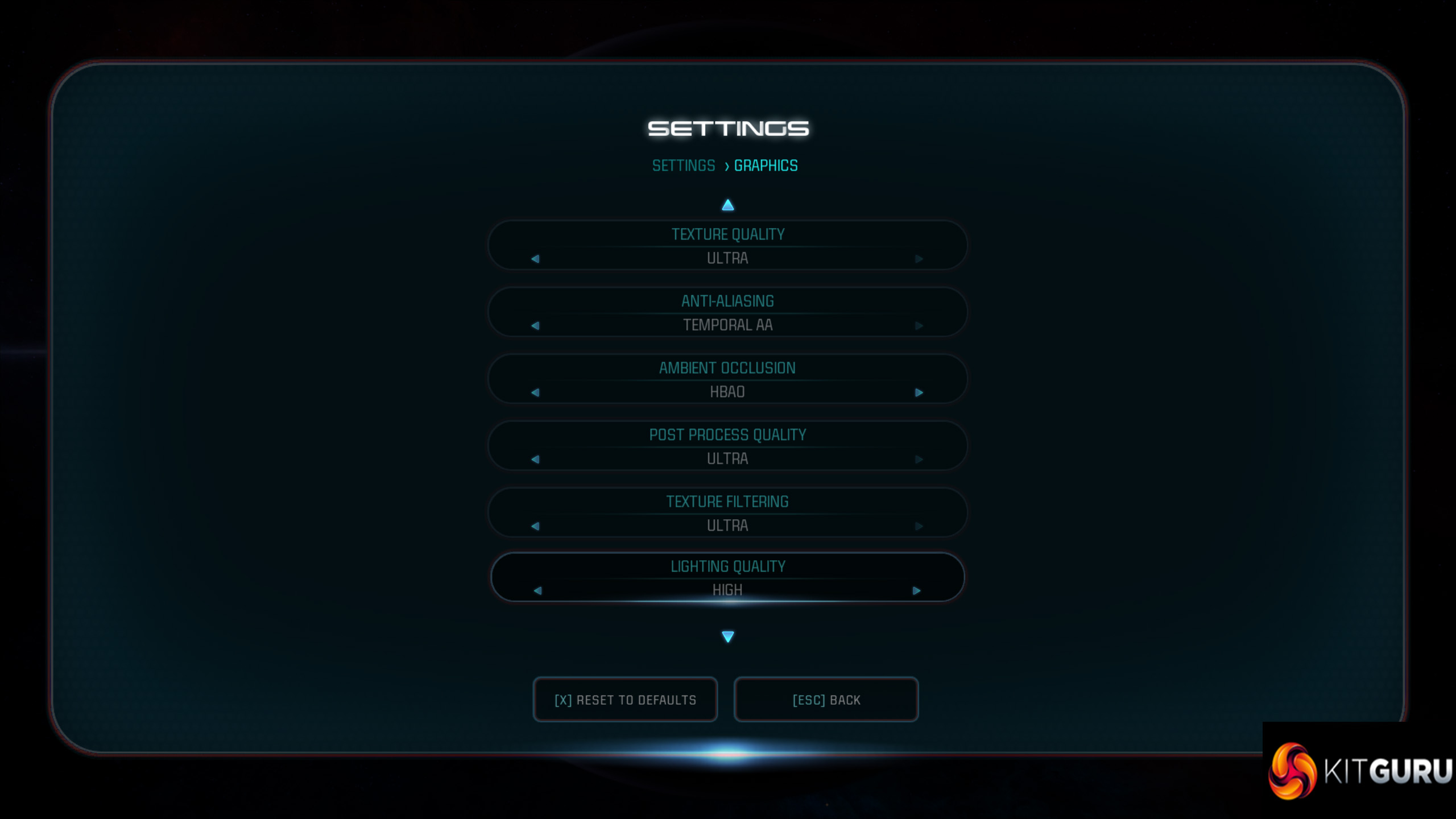Click the up arrow above the settings list

coord(727,205)
